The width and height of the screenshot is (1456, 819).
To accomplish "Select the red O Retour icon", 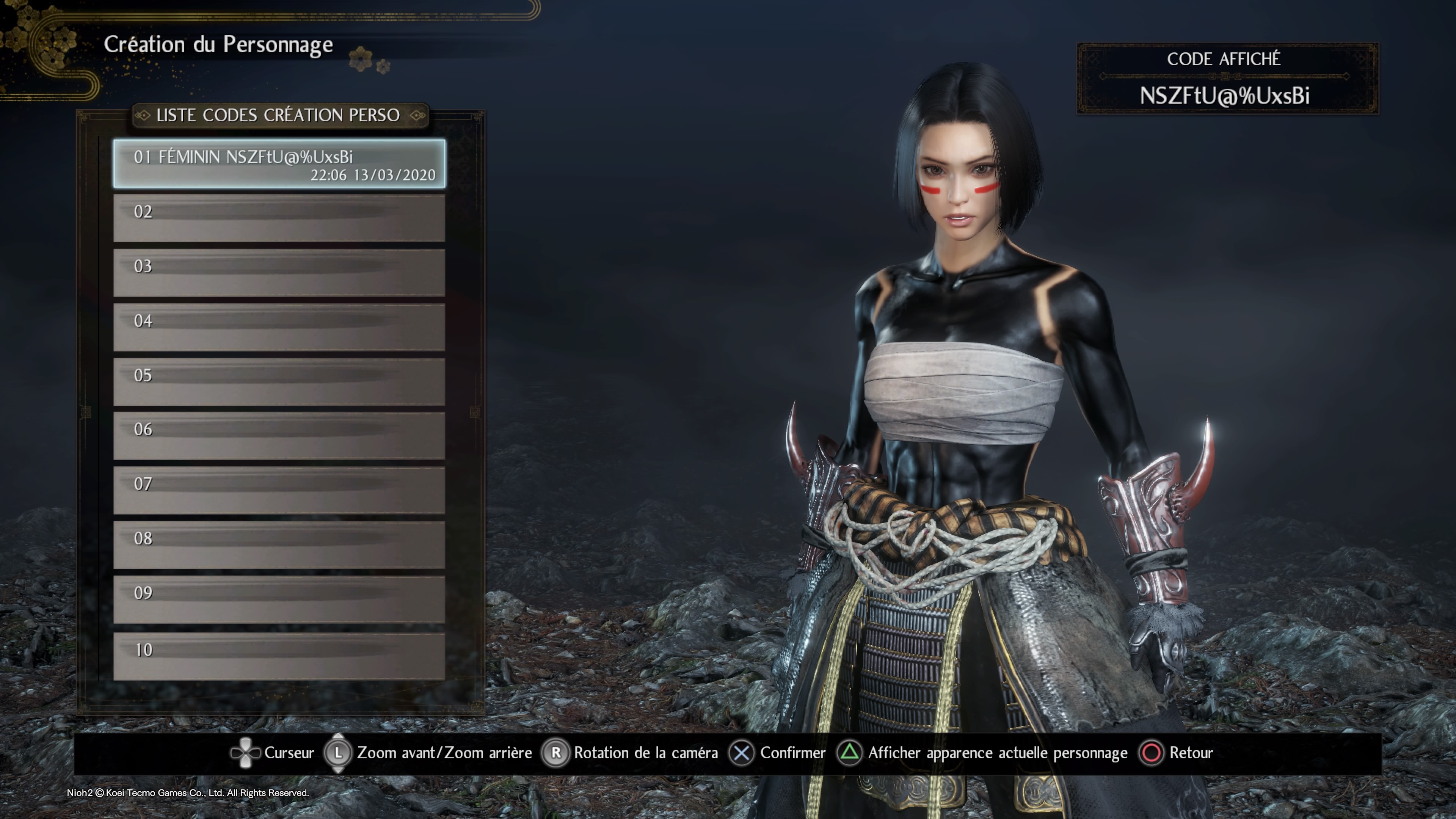I will (x=1152, y=753).
